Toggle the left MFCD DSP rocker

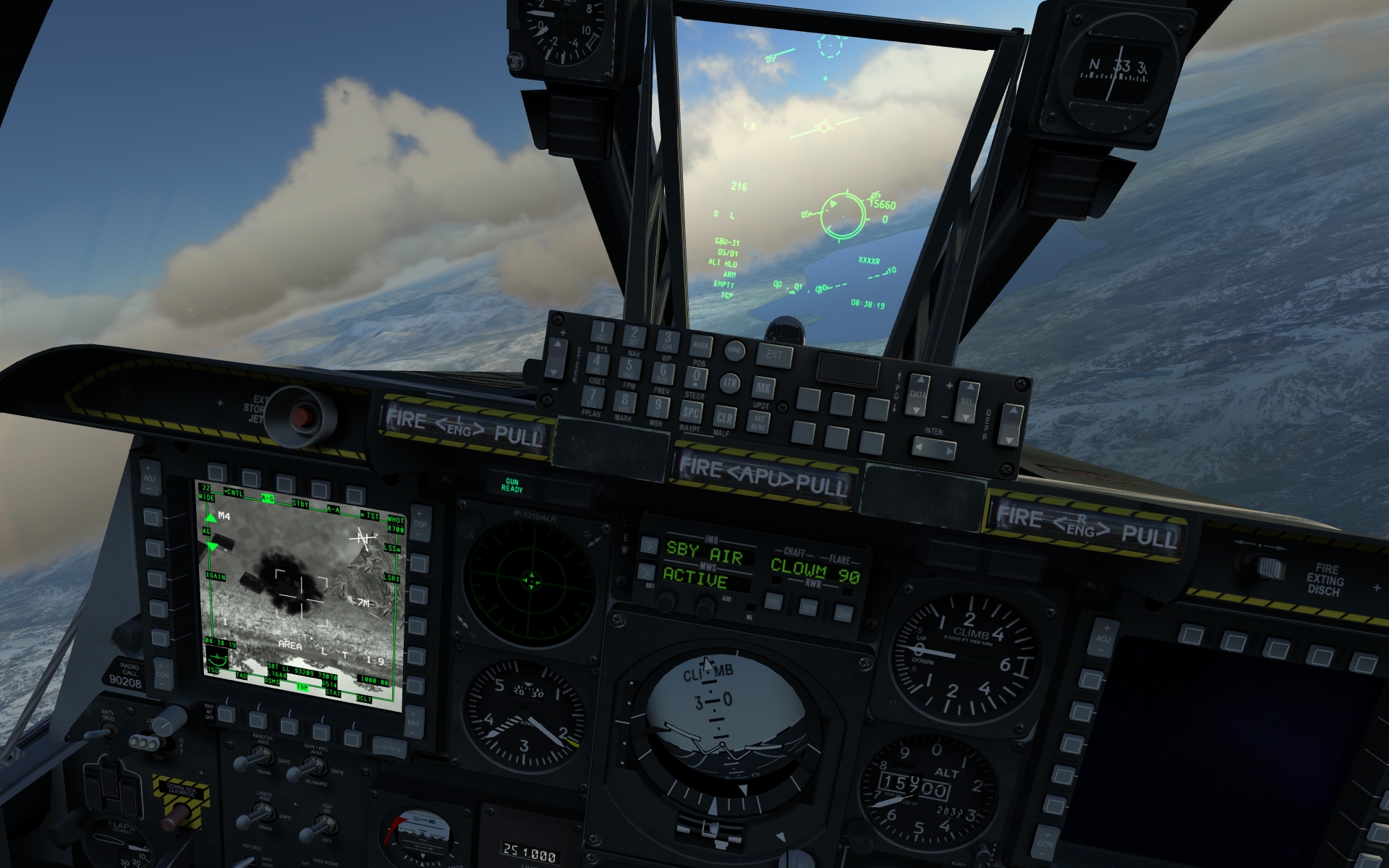(x=420, y=524)
